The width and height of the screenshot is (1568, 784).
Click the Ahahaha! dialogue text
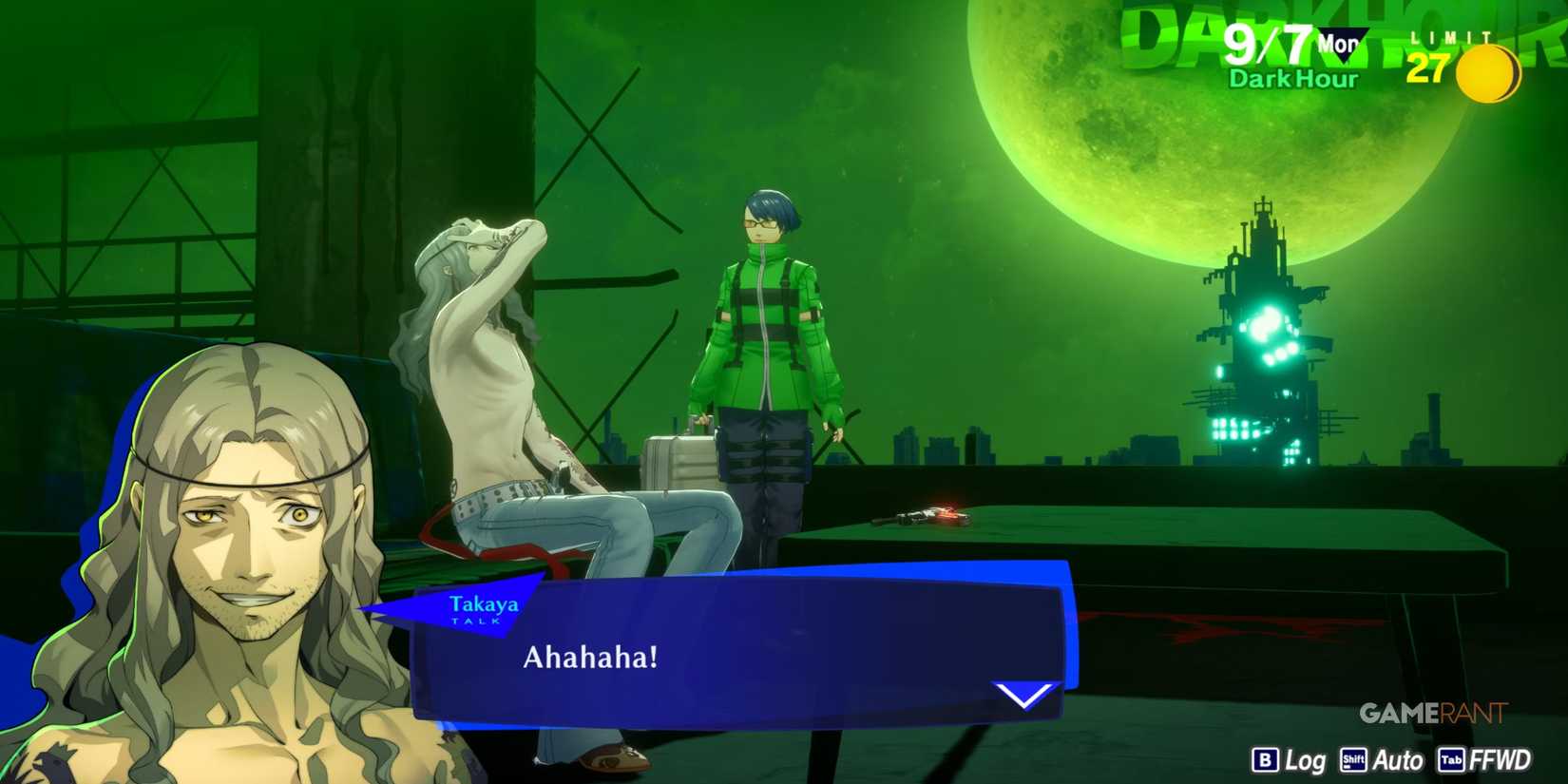pos(589,659)
